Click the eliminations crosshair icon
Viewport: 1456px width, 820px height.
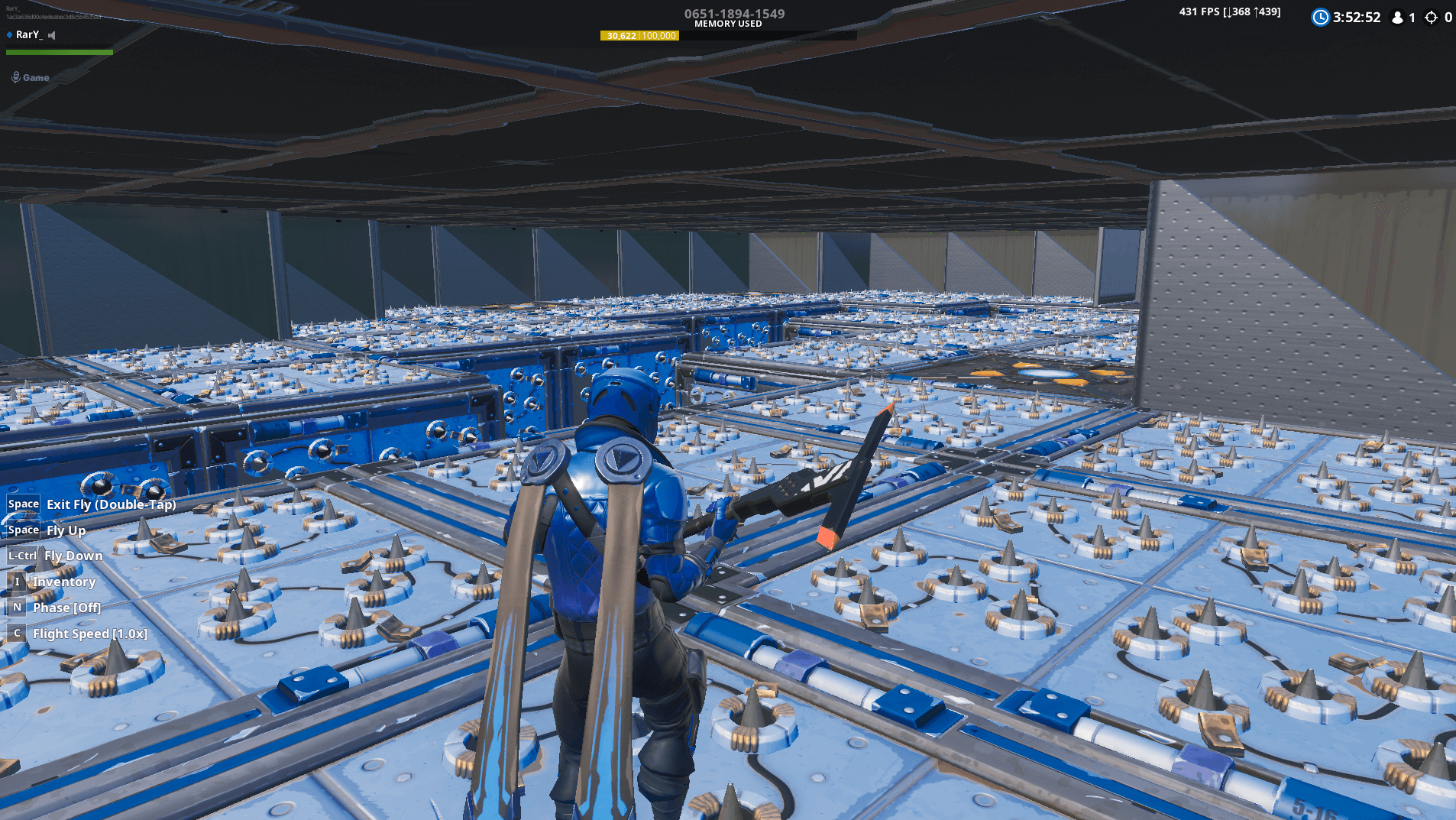pyautogui.click(x=1430, y=17)
